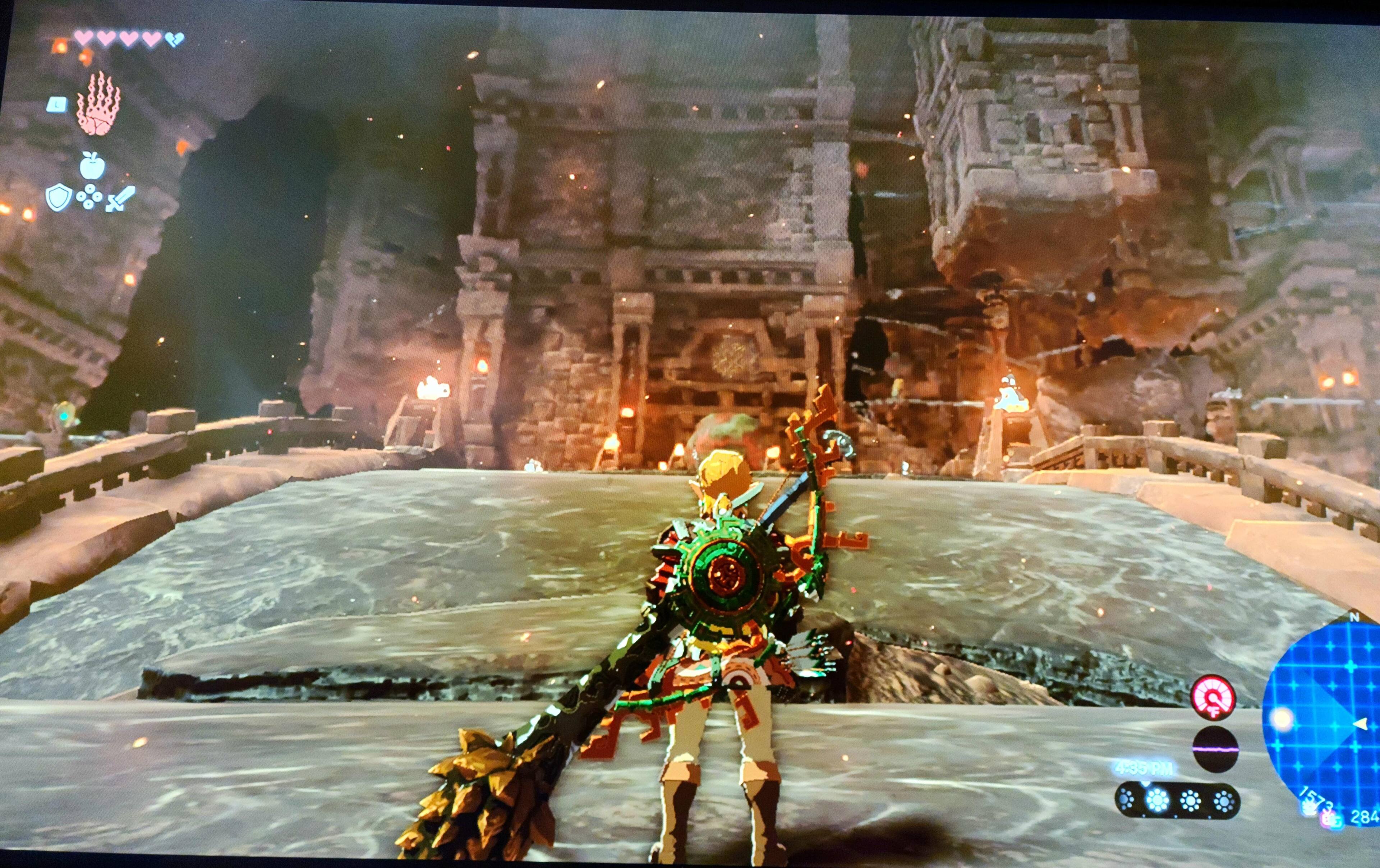Choose the sword weapon quick-swap icon
This screenshot has height=868, width=1380.
coord(121,198)
